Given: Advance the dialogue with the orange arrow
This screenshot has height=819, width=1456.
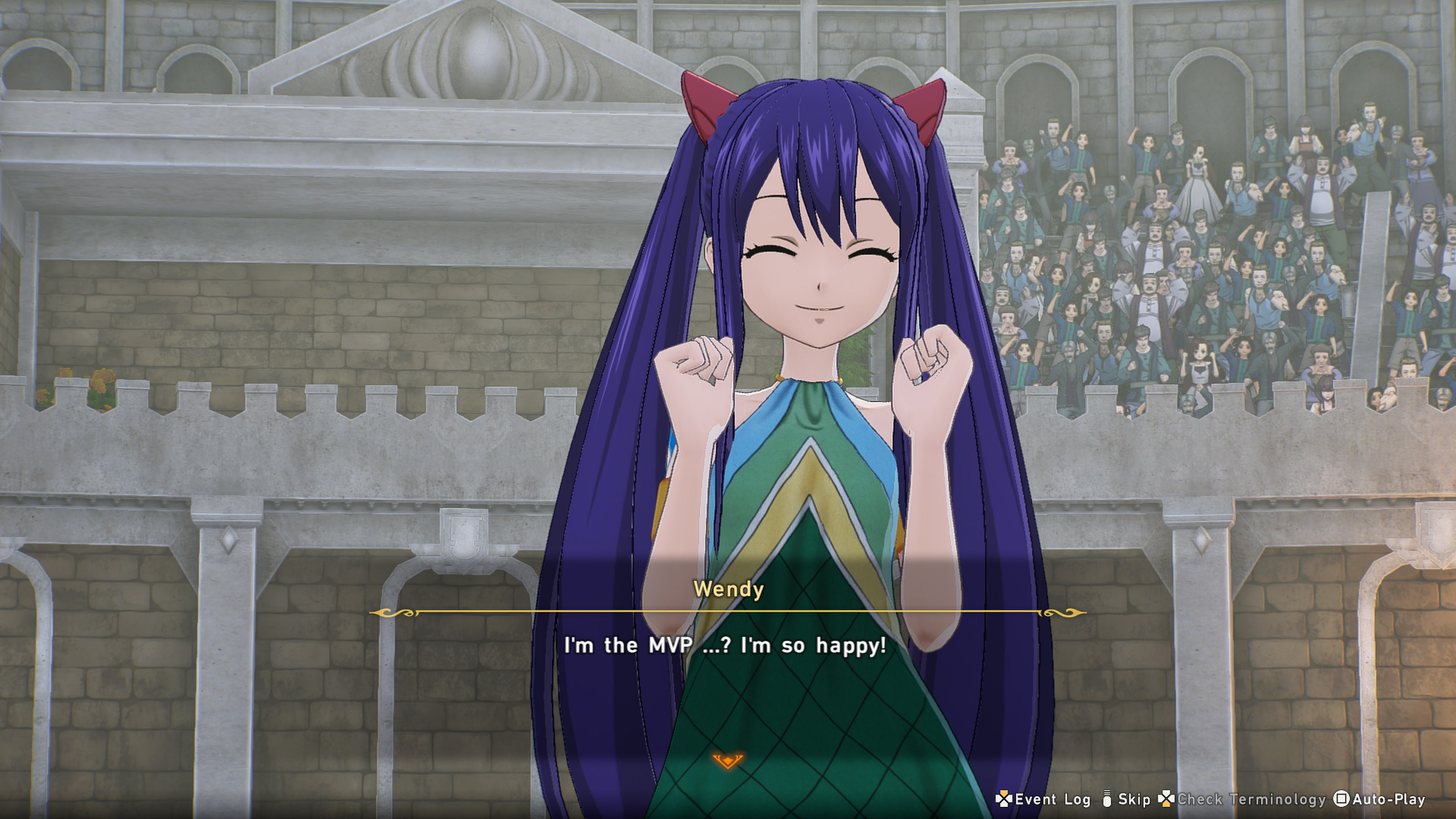Looking at the screenshot, I should (x=728, y=760).
